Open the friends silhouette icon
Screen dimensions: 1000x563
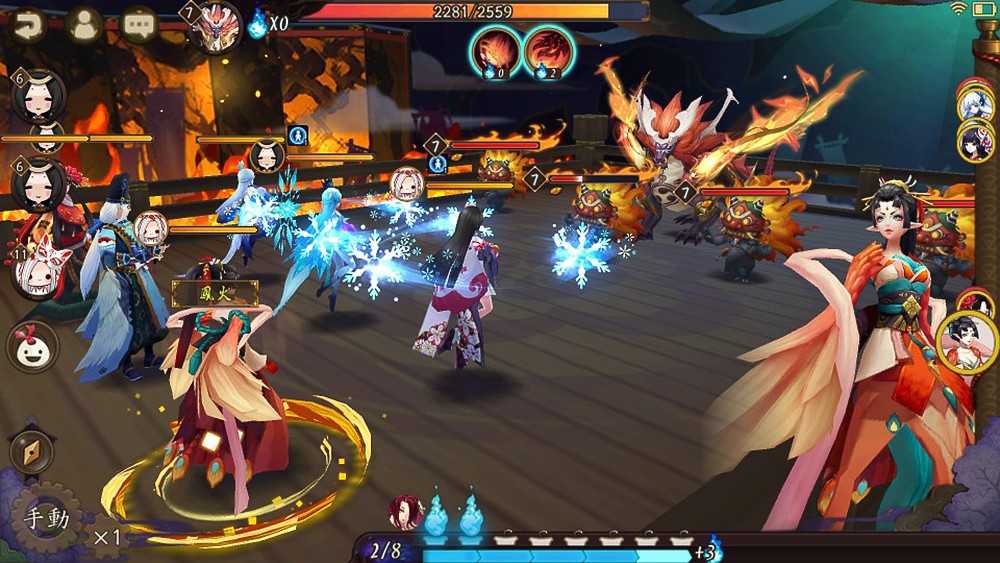85,23
